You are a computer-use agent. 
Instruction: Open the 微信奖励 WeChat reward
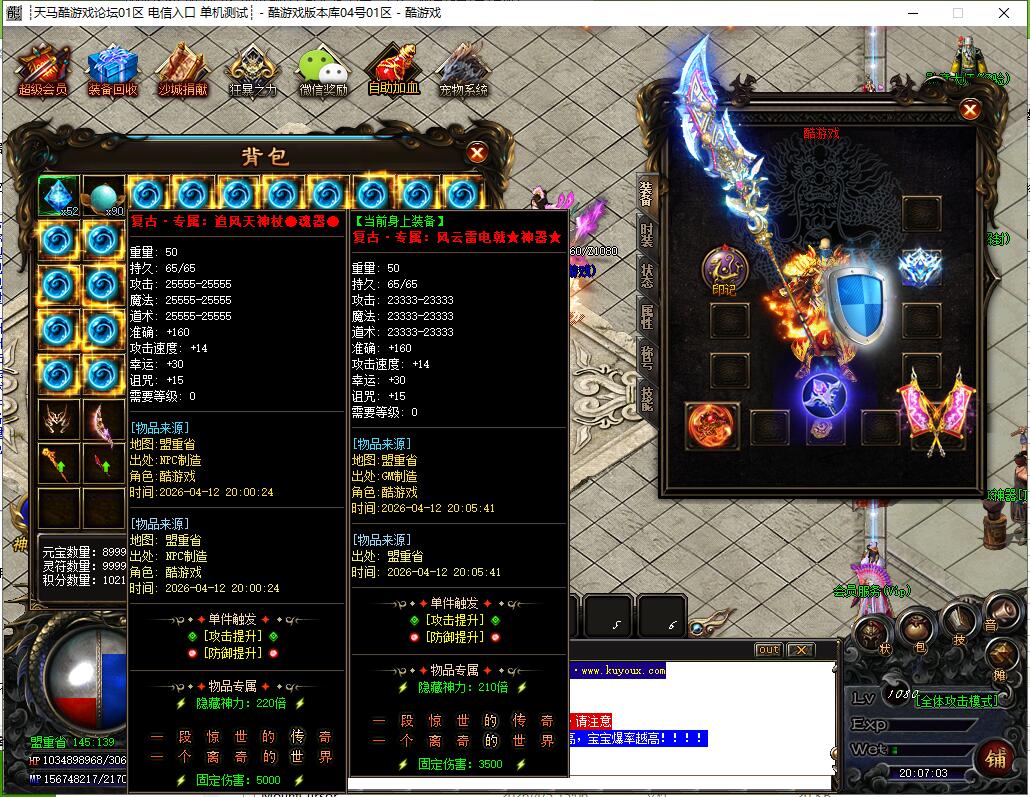point(323,68)
